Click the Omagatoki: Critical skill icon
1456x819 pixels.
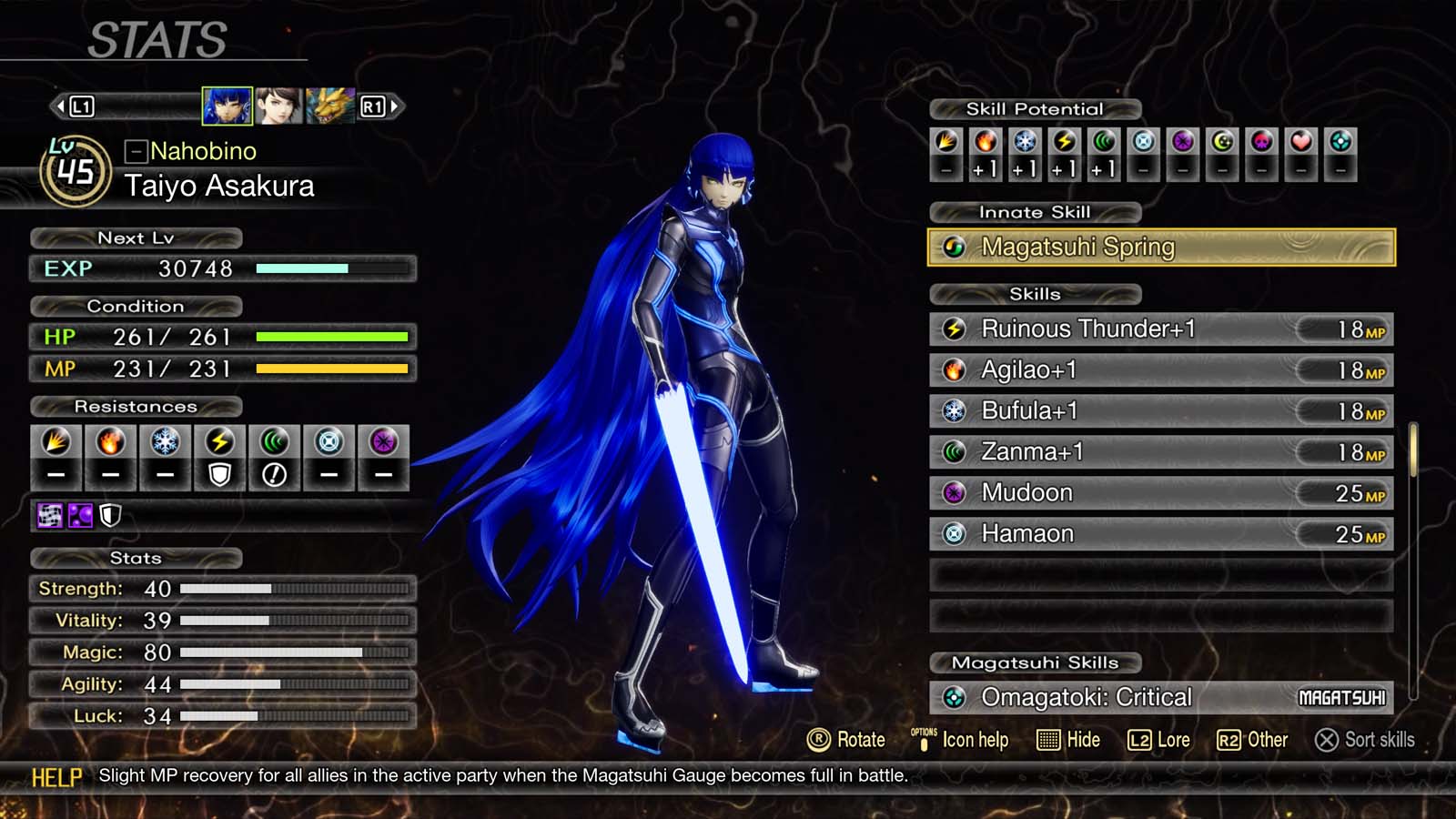point(952,697)
